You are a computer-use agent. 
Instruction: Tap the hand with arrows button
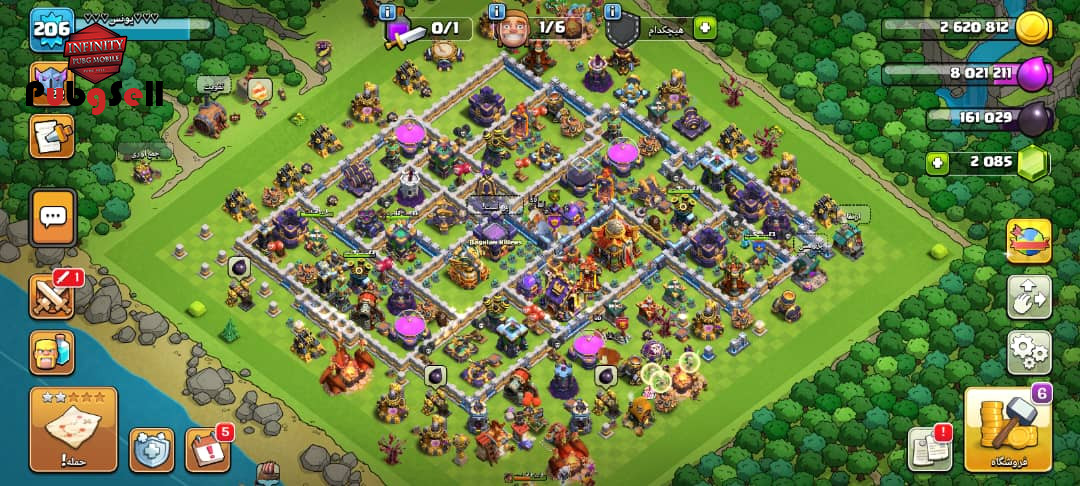coord(1029,297)
